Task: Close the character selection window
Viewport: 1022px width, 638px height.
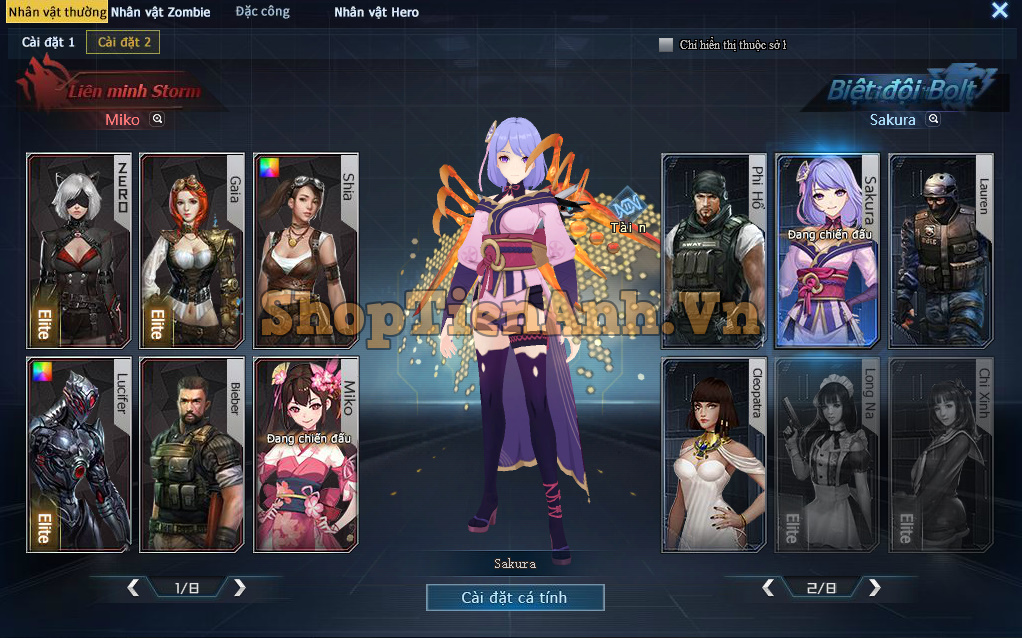Action: click(999, 10)
